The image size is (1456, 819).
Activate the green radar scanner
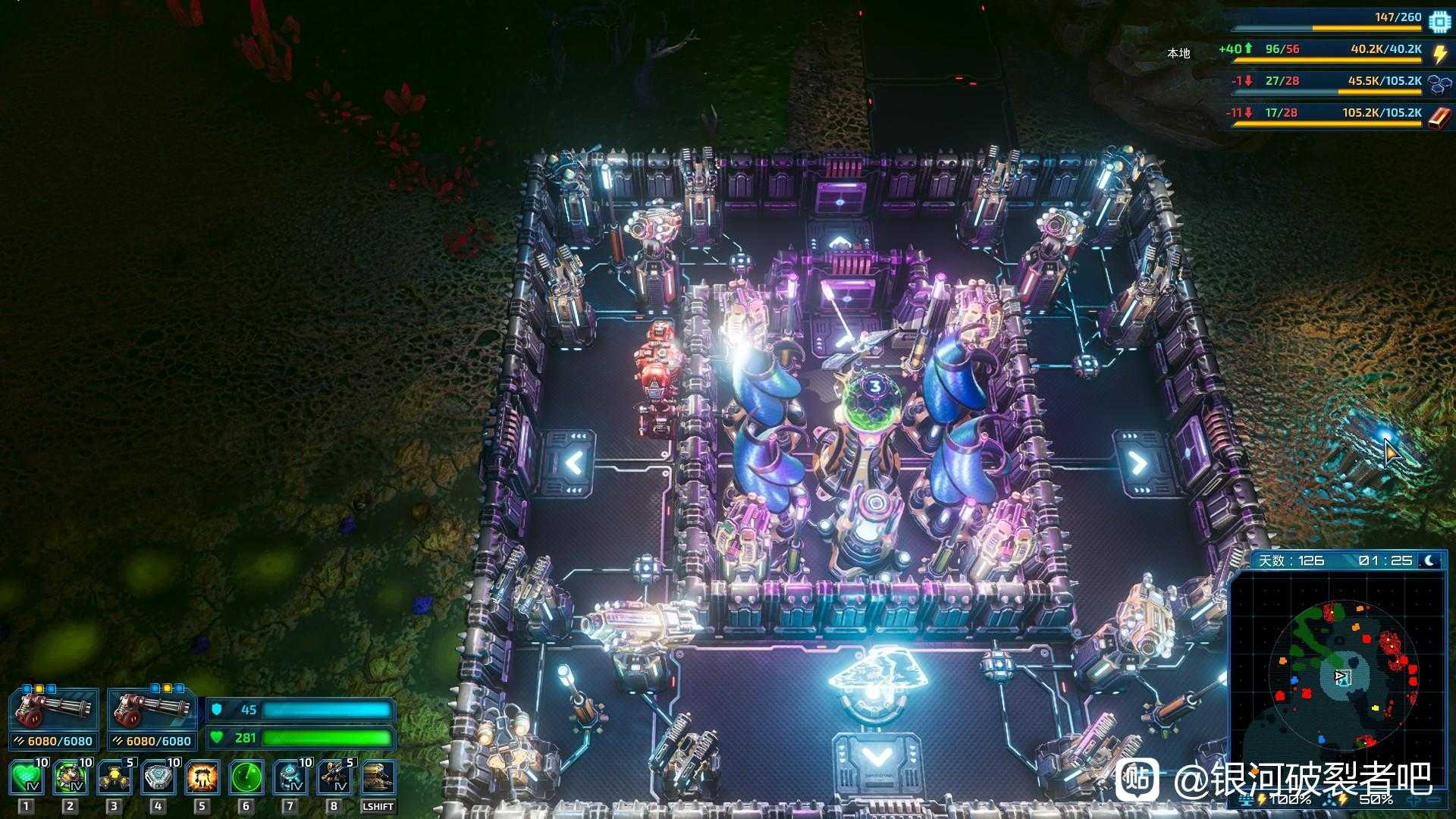[246, 778]
